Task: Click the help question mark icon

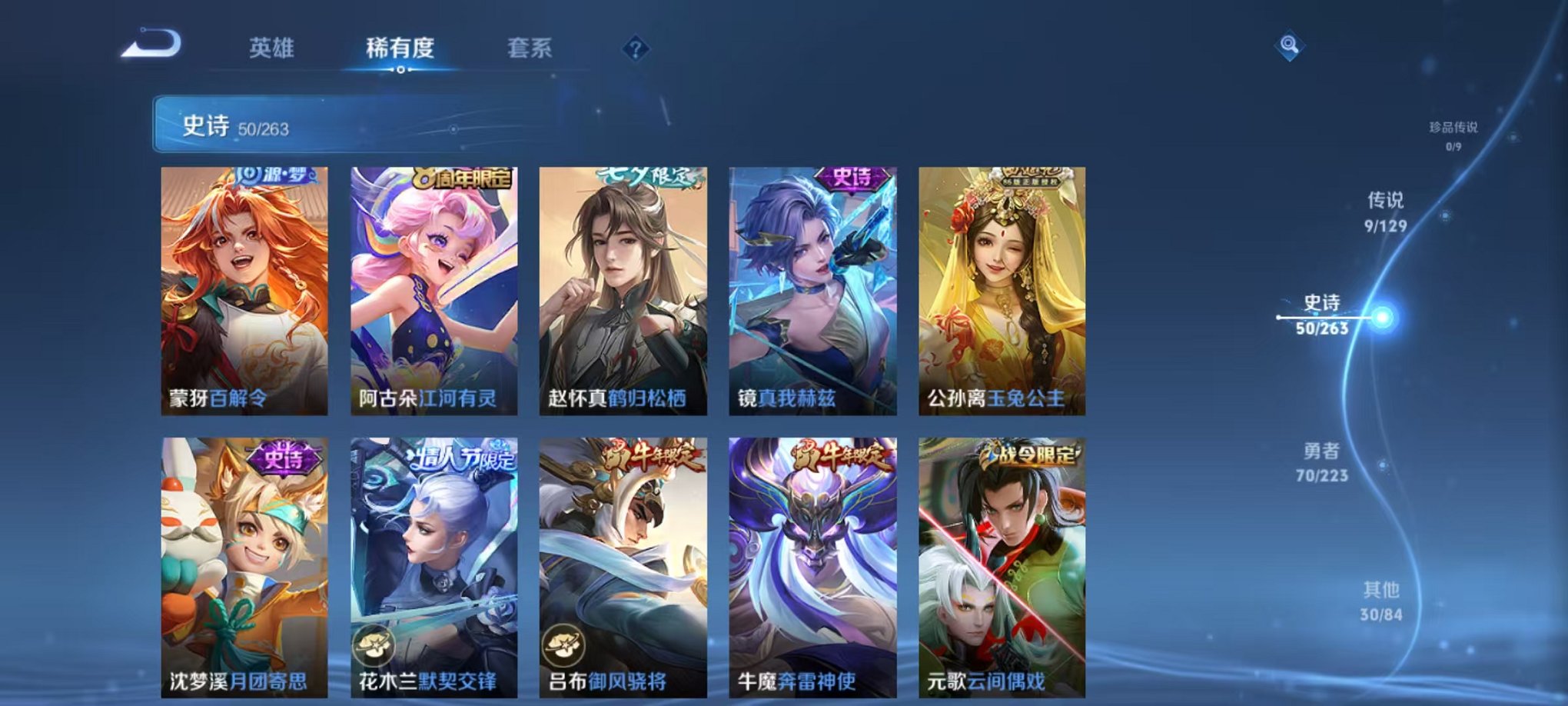Action: [635, 48]
